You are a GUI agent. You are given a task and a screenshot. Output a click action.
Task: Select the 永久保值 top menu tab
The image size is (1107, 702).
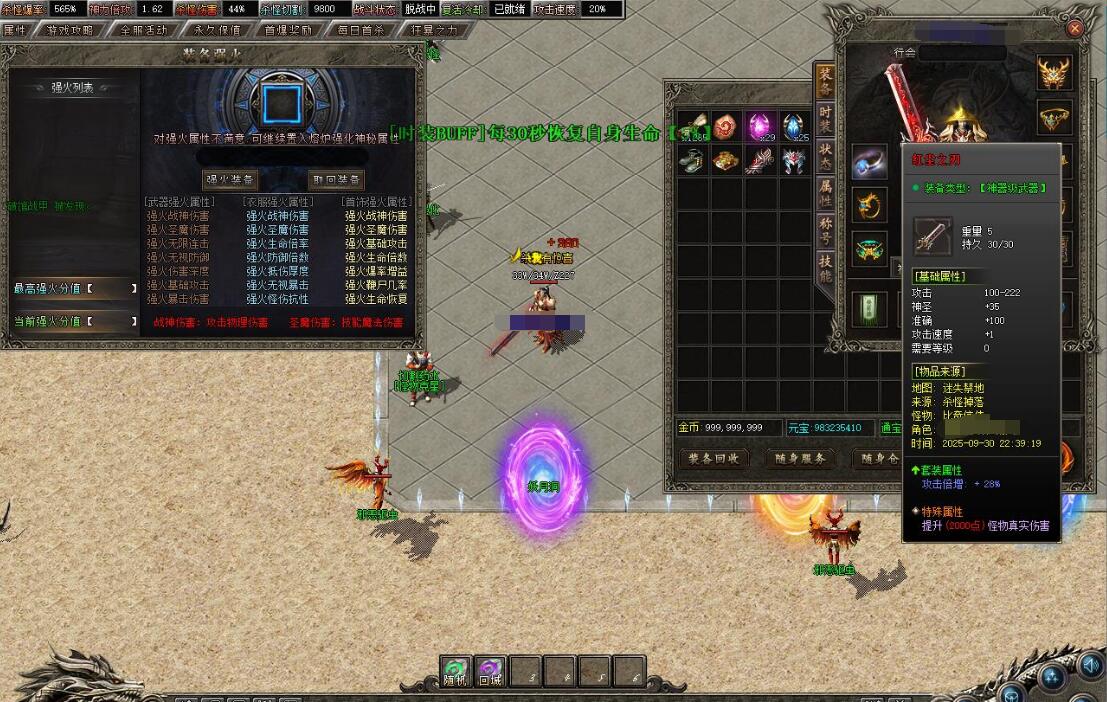click(216, 30)
